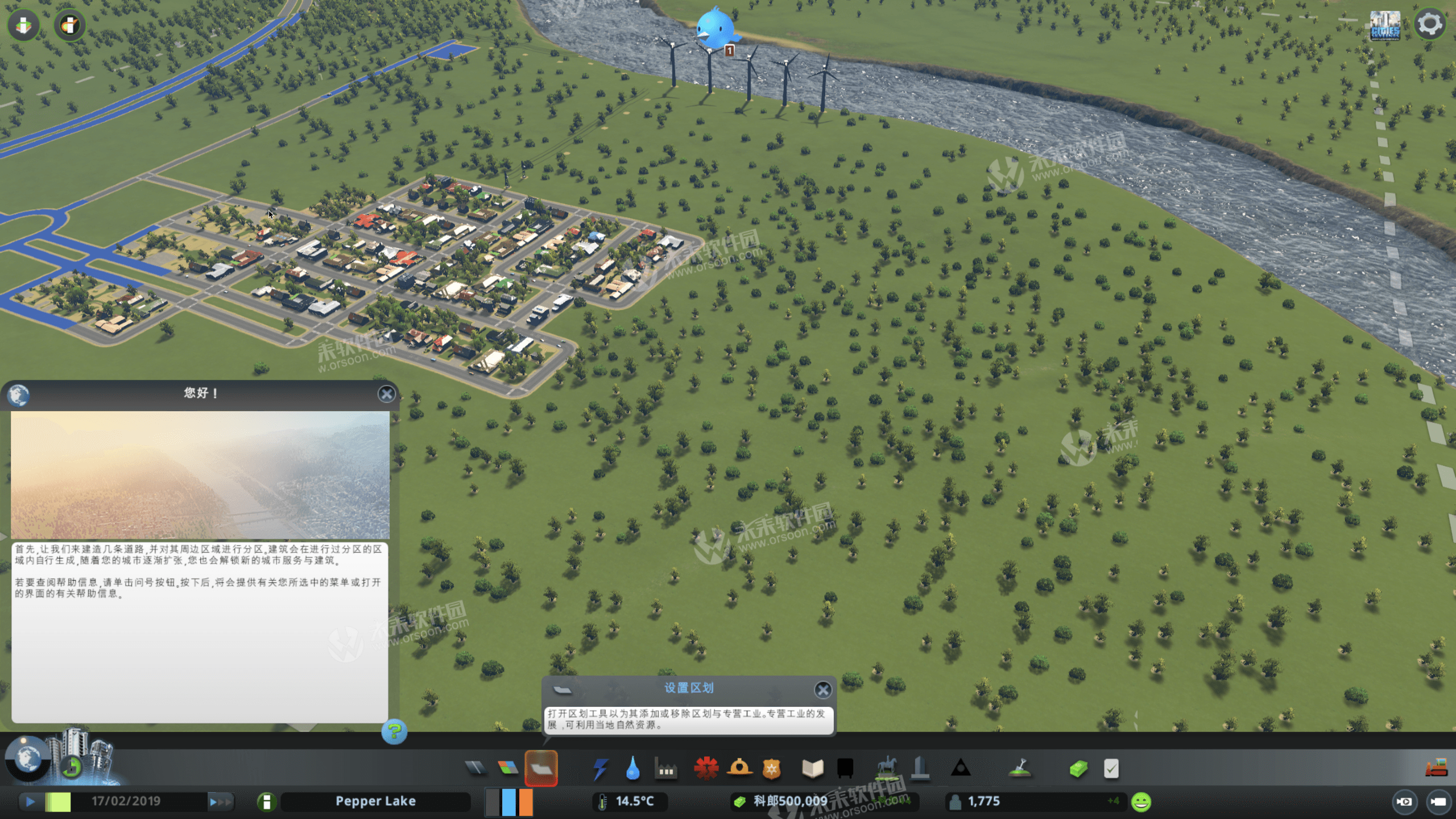
Task: Select the highlighted districts tool
Action: pyautogui.click(x=541, y=768)
